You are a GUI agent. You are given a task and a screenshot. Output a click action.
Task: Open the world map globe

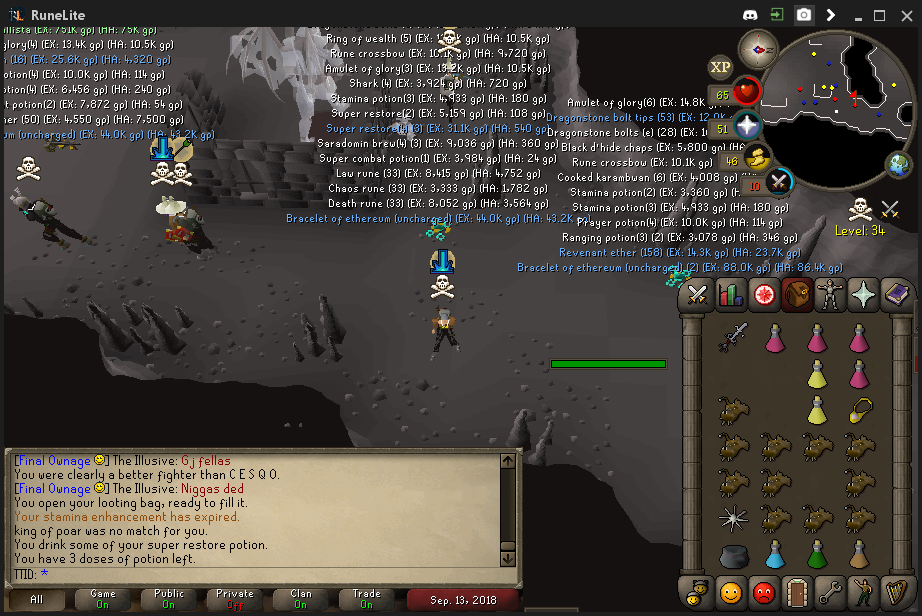tap(898, 165)
